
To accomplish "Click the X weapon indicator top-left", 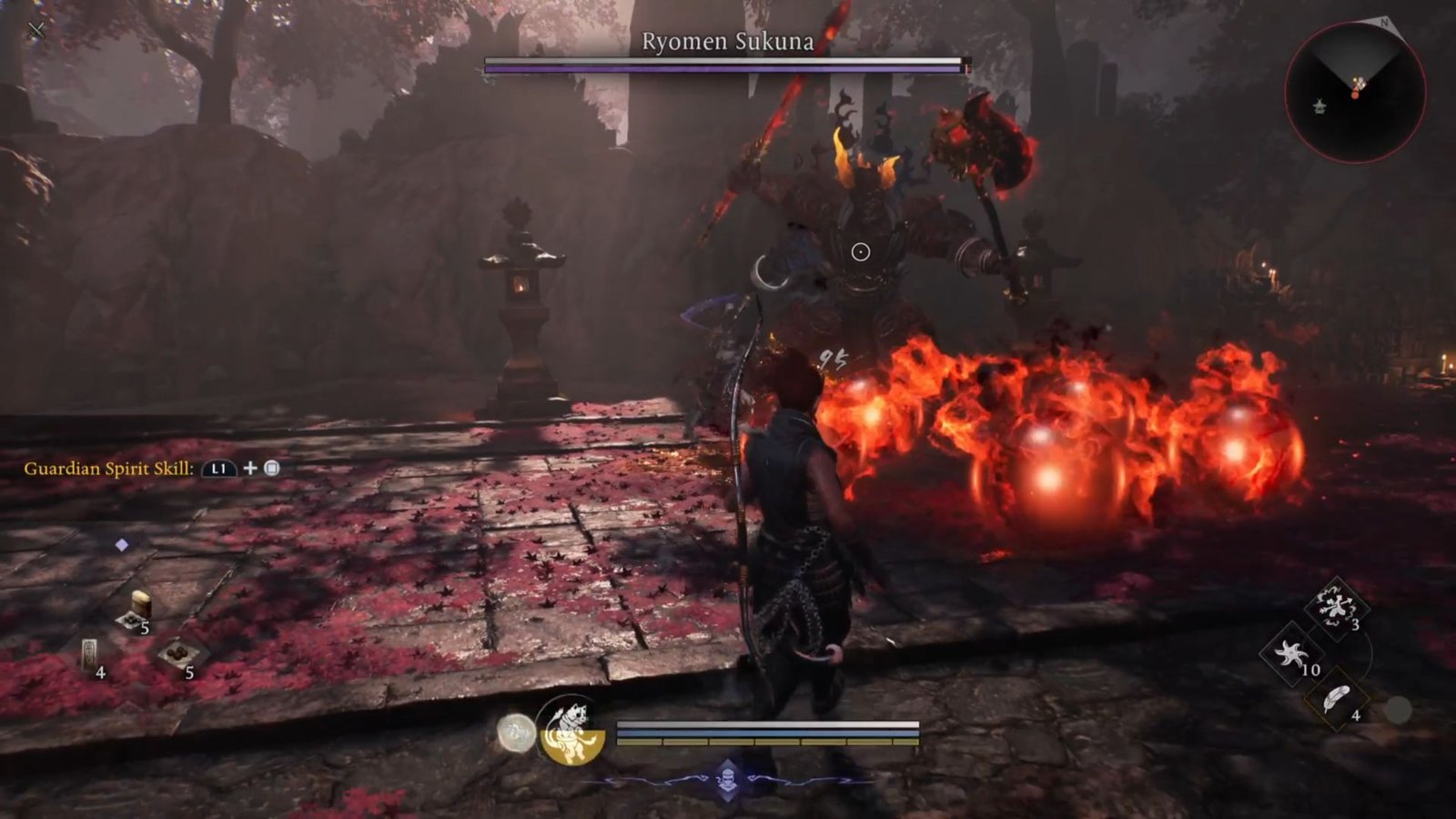I will [x=35, y=29].
